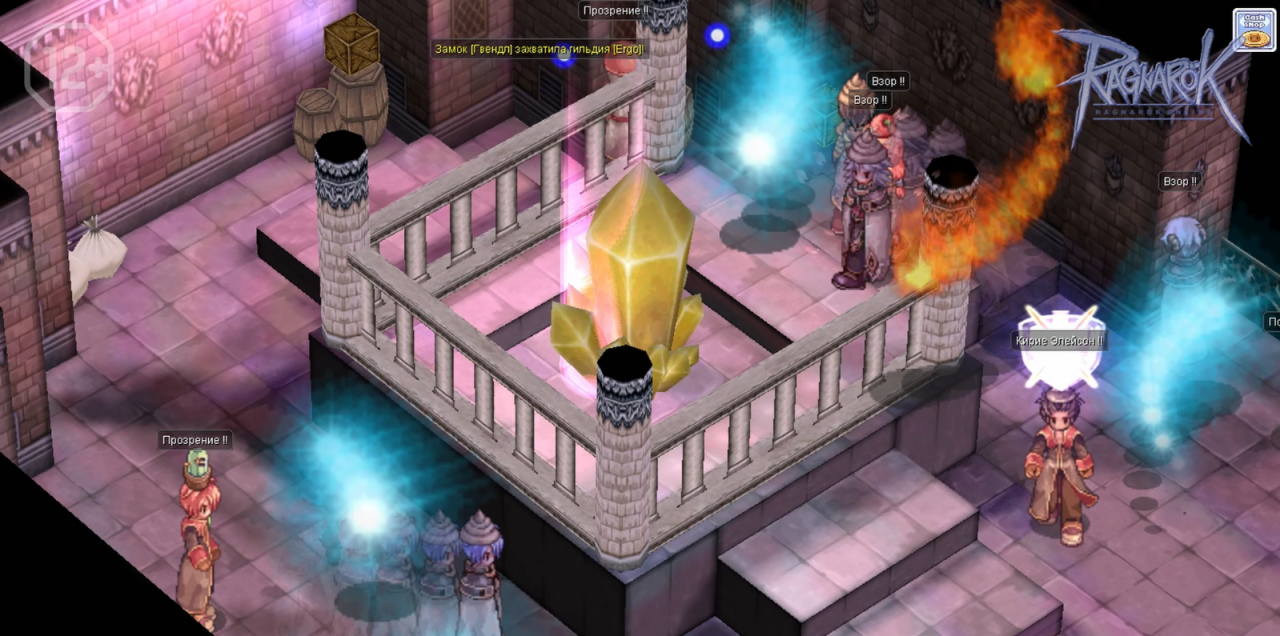Viewport: 1280px width, 636px height.
Task: Open the Cash Shop
Action: pyautogui.click(x=1254, y=30)
